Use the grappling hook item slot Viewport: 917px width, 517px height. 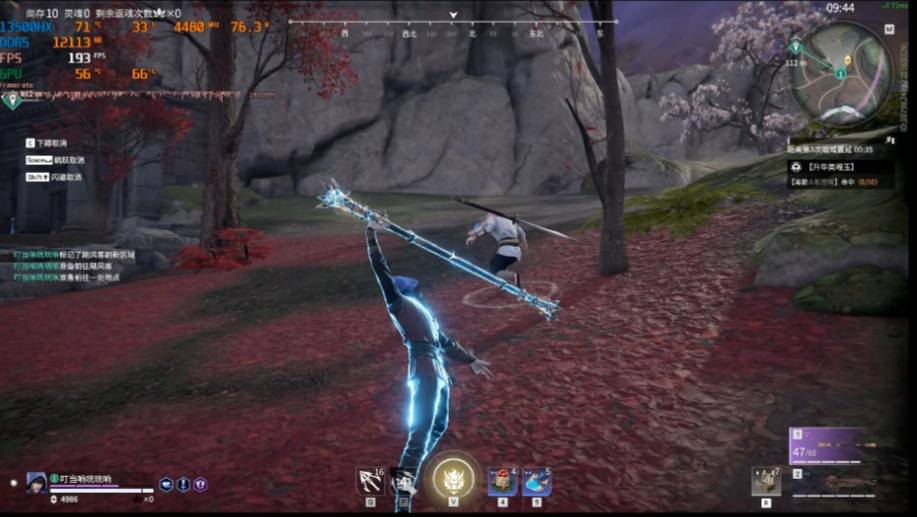[x=370, y=481]
